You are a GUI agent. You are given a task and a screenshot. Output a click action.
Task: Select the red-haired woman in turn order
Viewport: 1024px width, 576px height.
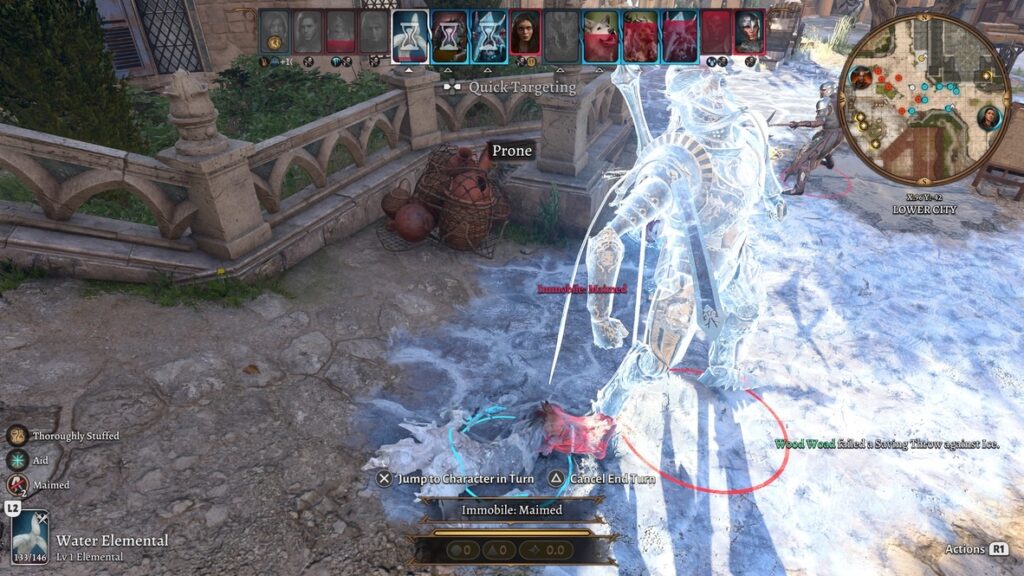point(525,31)
